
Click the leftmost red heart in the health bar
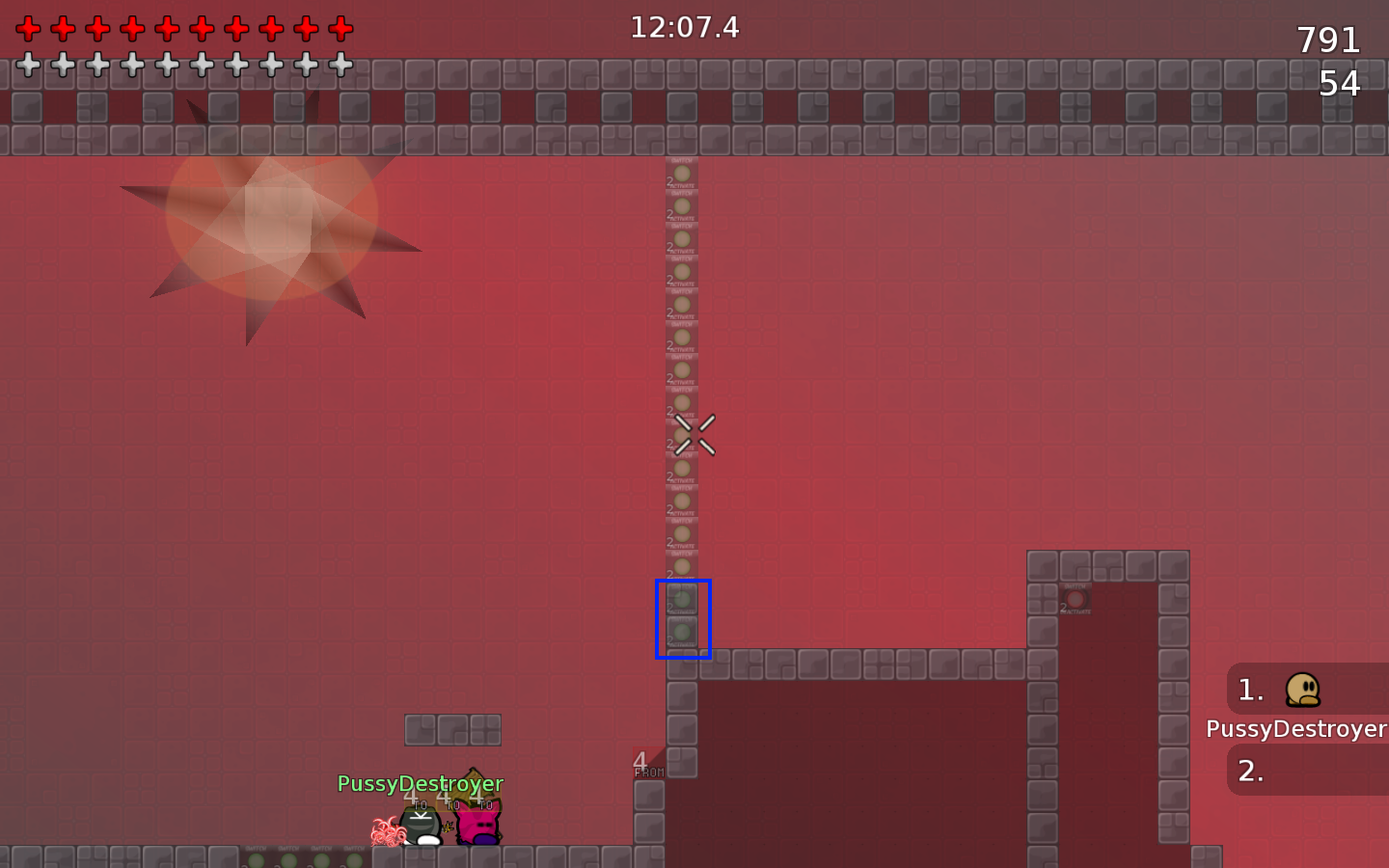pos(28,28)
